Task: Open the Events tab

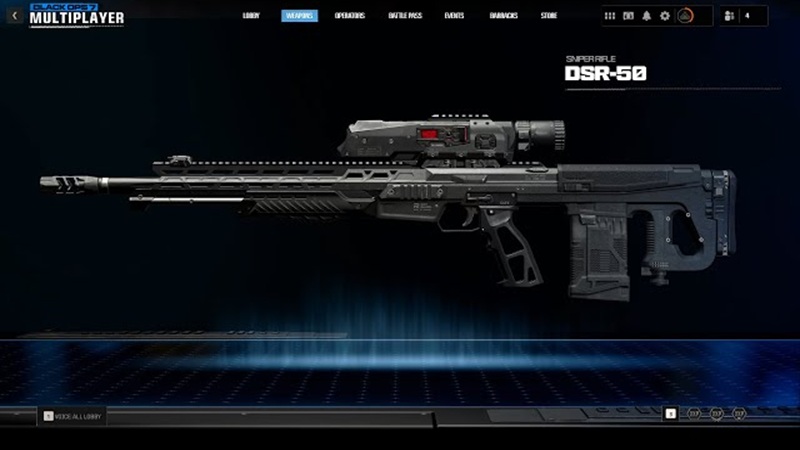Action: point(454,16)
